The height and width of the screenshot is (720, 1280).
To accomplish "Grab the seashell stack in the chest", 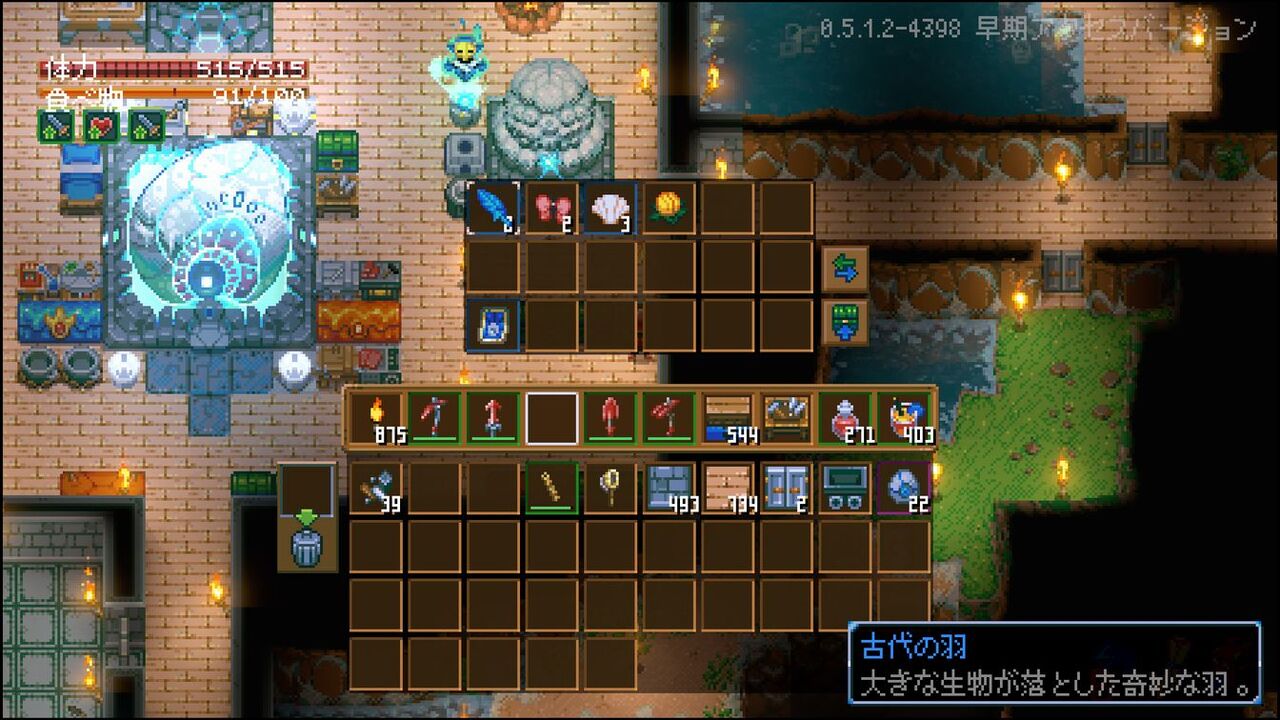I will 610,207.
